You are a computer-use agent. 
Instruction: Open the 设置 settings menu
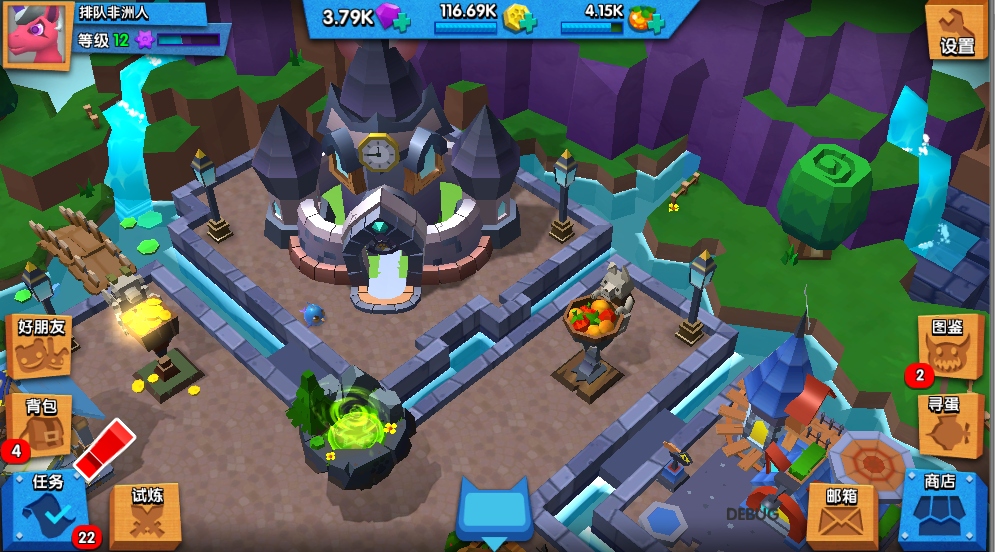click(955, 30)
